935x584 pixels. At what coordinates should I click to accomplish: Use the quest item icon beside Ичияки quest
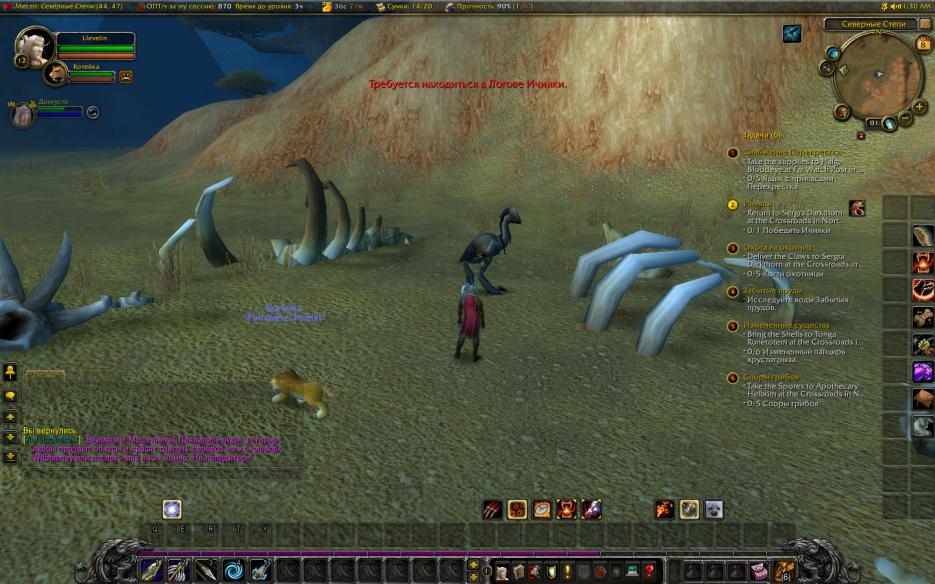coord(857,208)
